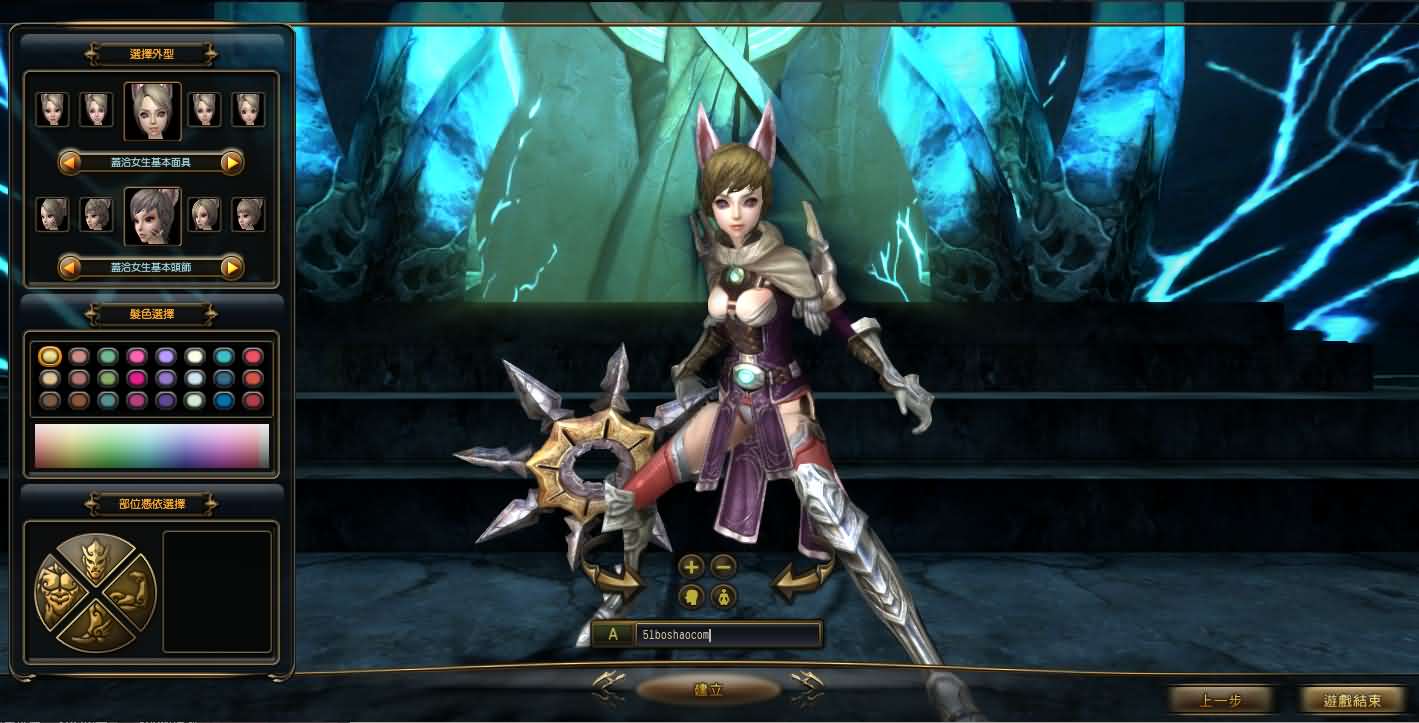This screenshot has height=723, width=1419.
Task: Click inside the character name input field
Action: click(x=730, y=633)
